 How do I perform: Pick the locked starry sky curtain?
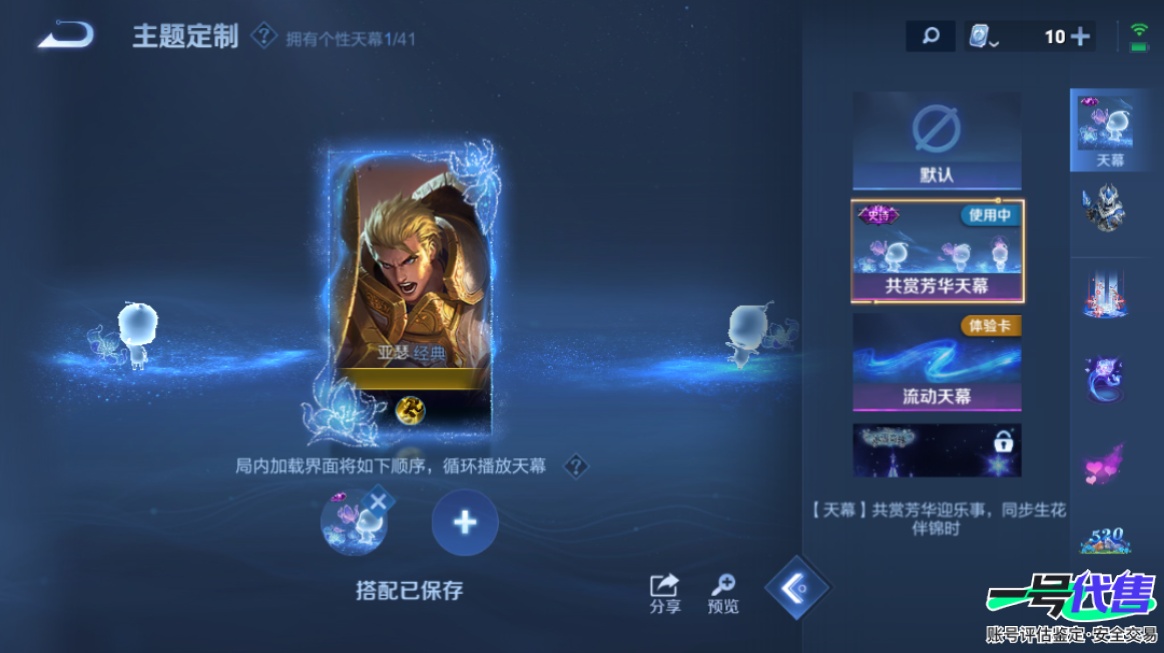coord(936,450)
